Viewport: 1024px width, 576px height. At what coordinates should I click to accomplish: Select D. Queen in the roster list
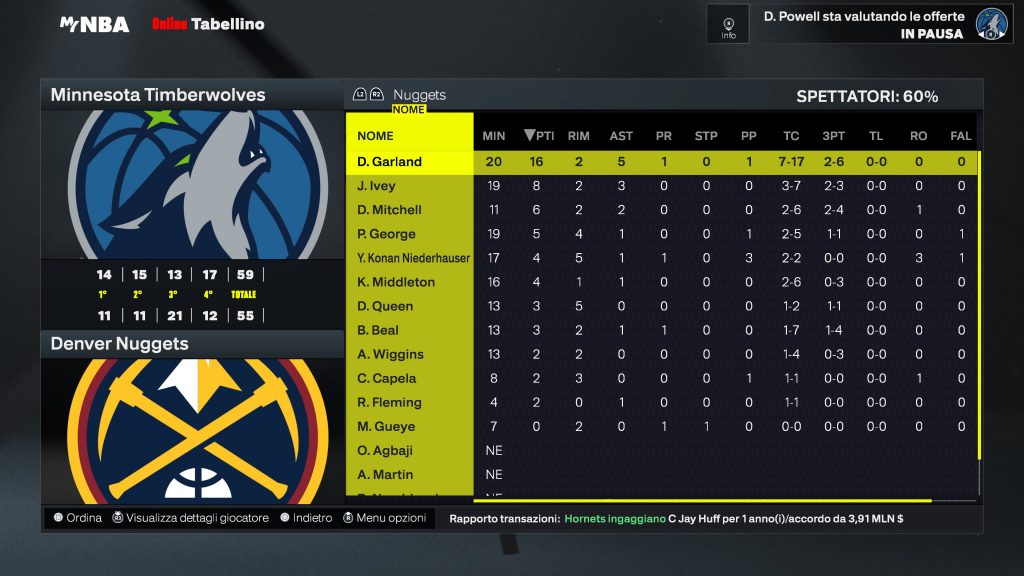coord(385,306)
